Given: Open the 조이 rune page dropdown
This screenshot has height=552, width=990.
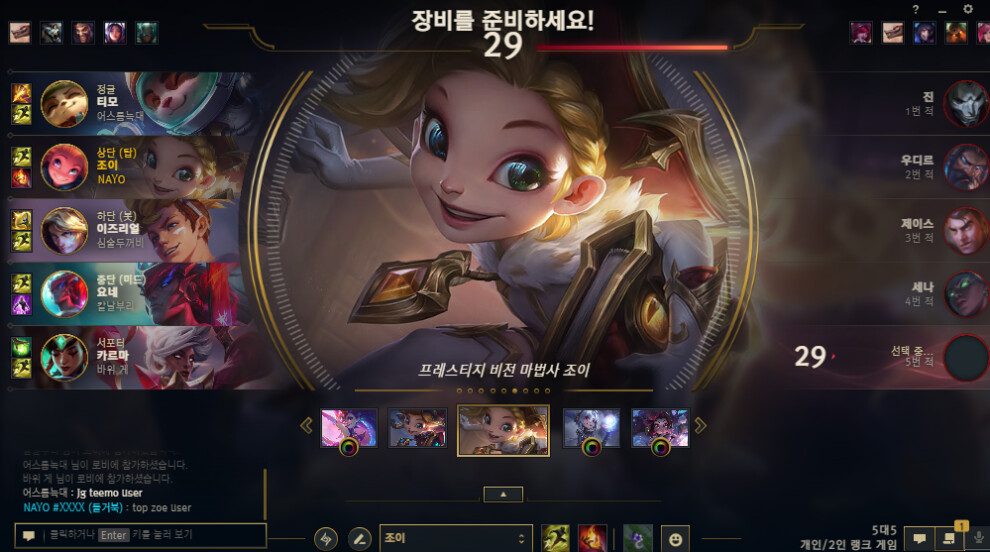Looking at the screenshot, I should click(x=455, y=539).
